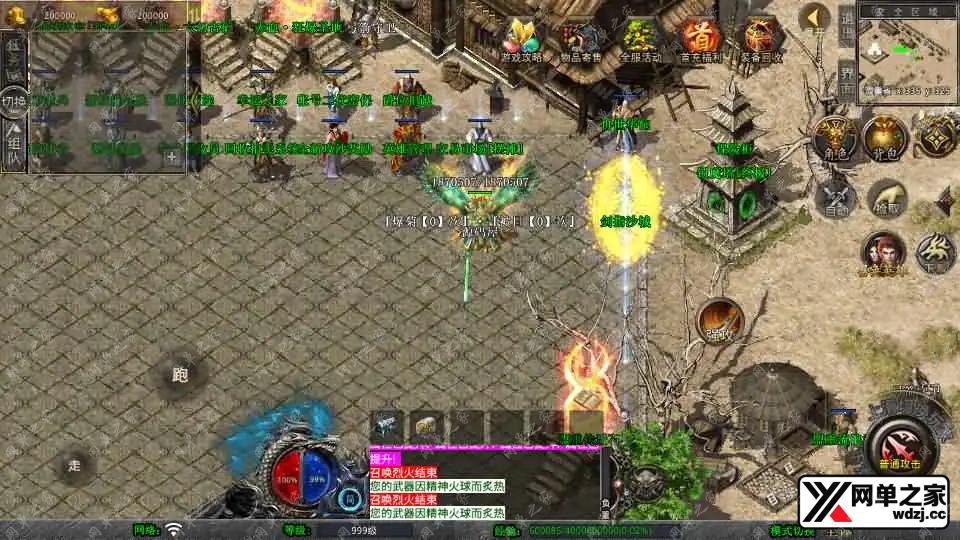
Task: Open the 组队 team tab
Action: (x=13, y=145)
